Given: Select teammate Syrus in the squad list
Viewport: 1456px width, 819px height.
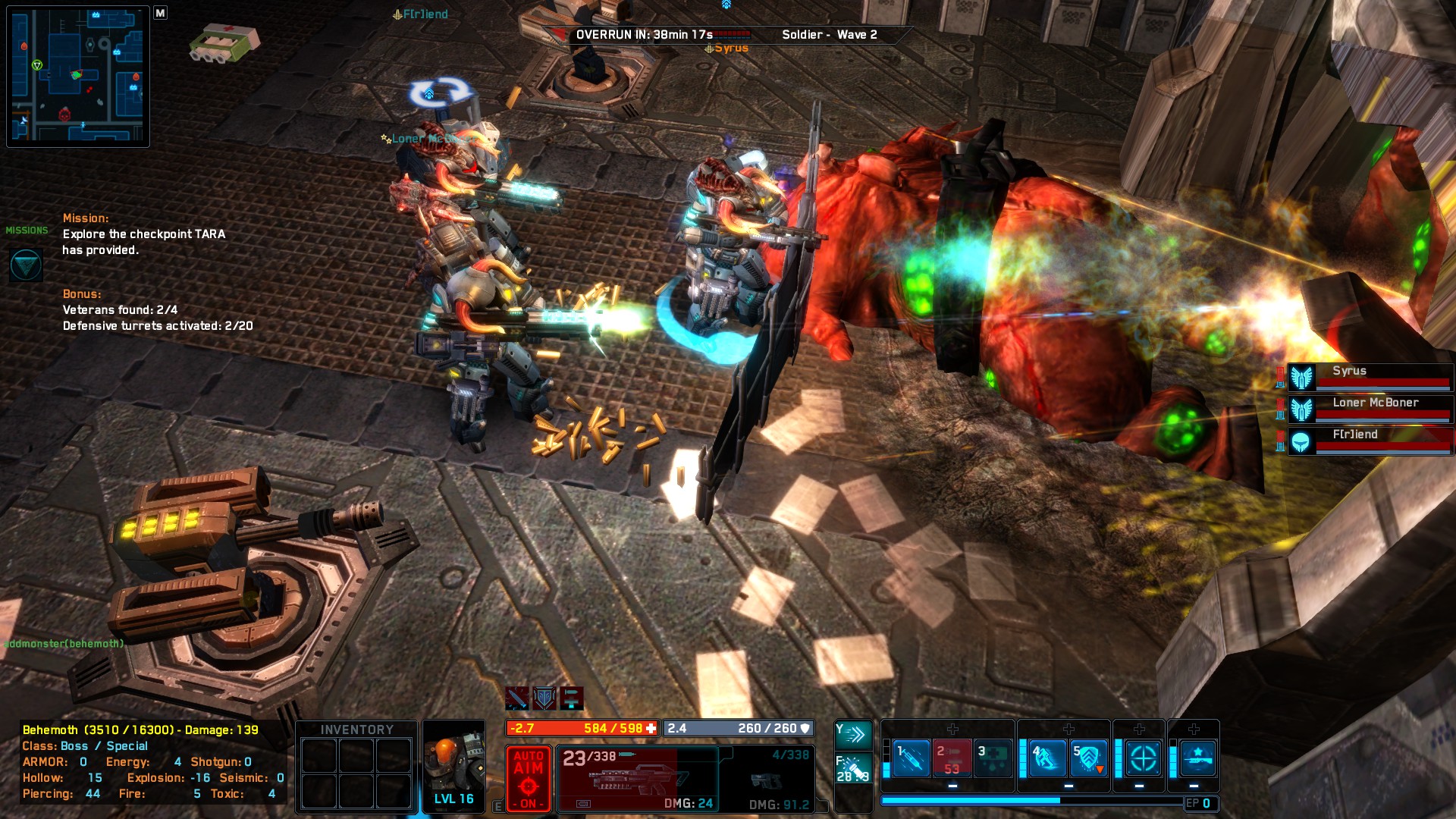Looking at the screenshot, I should [1370, 377].
